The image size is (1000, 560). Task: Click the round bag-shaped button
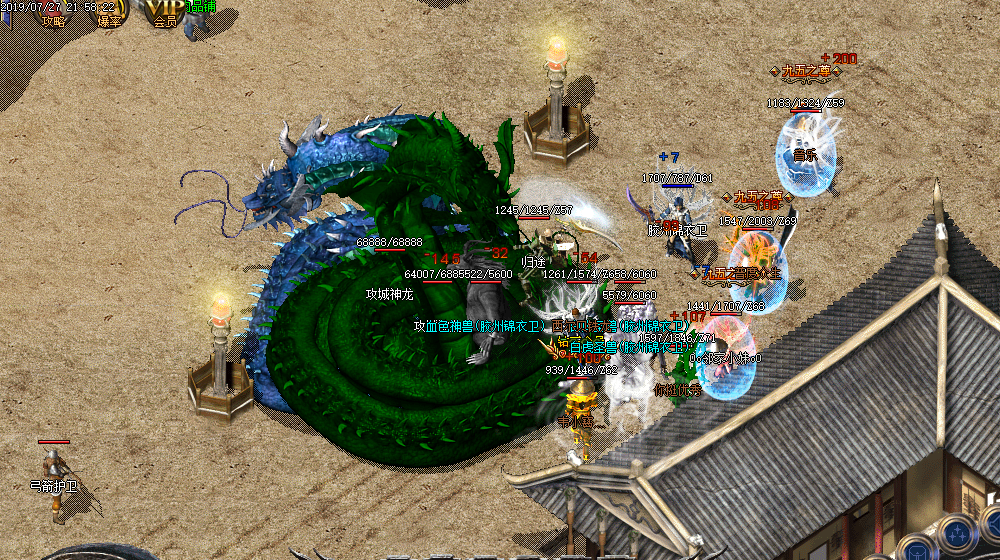click(915, 548)
